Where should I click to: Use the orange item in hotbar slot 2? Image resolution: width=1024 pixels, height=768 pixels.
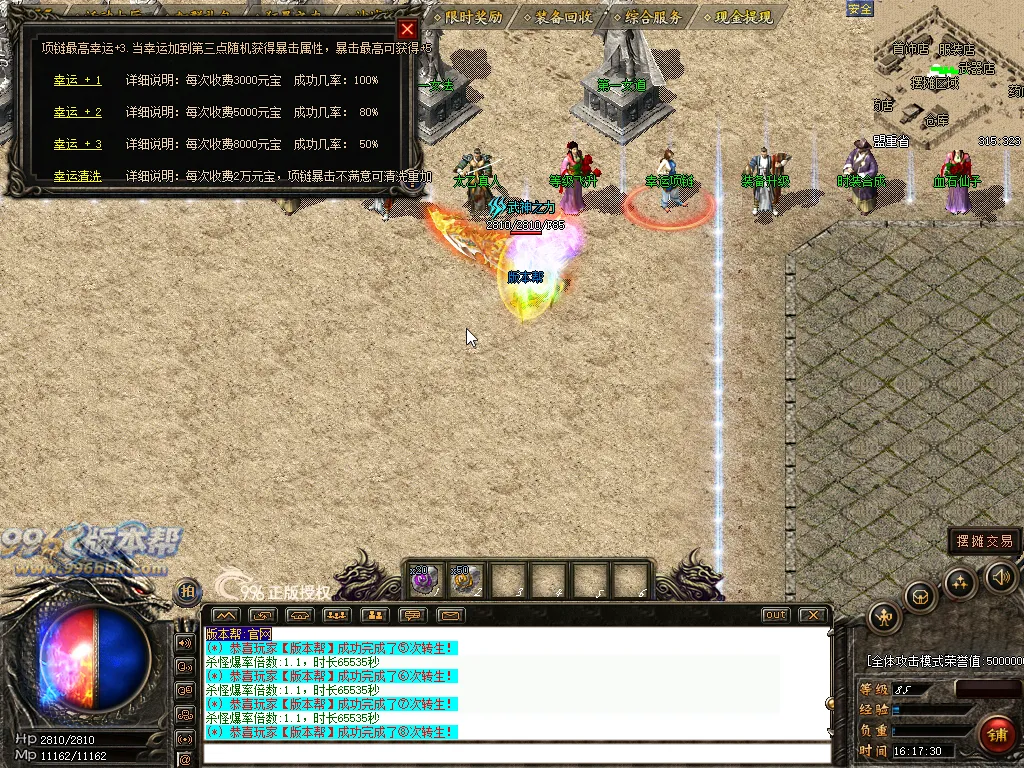(x=465, y=580)
